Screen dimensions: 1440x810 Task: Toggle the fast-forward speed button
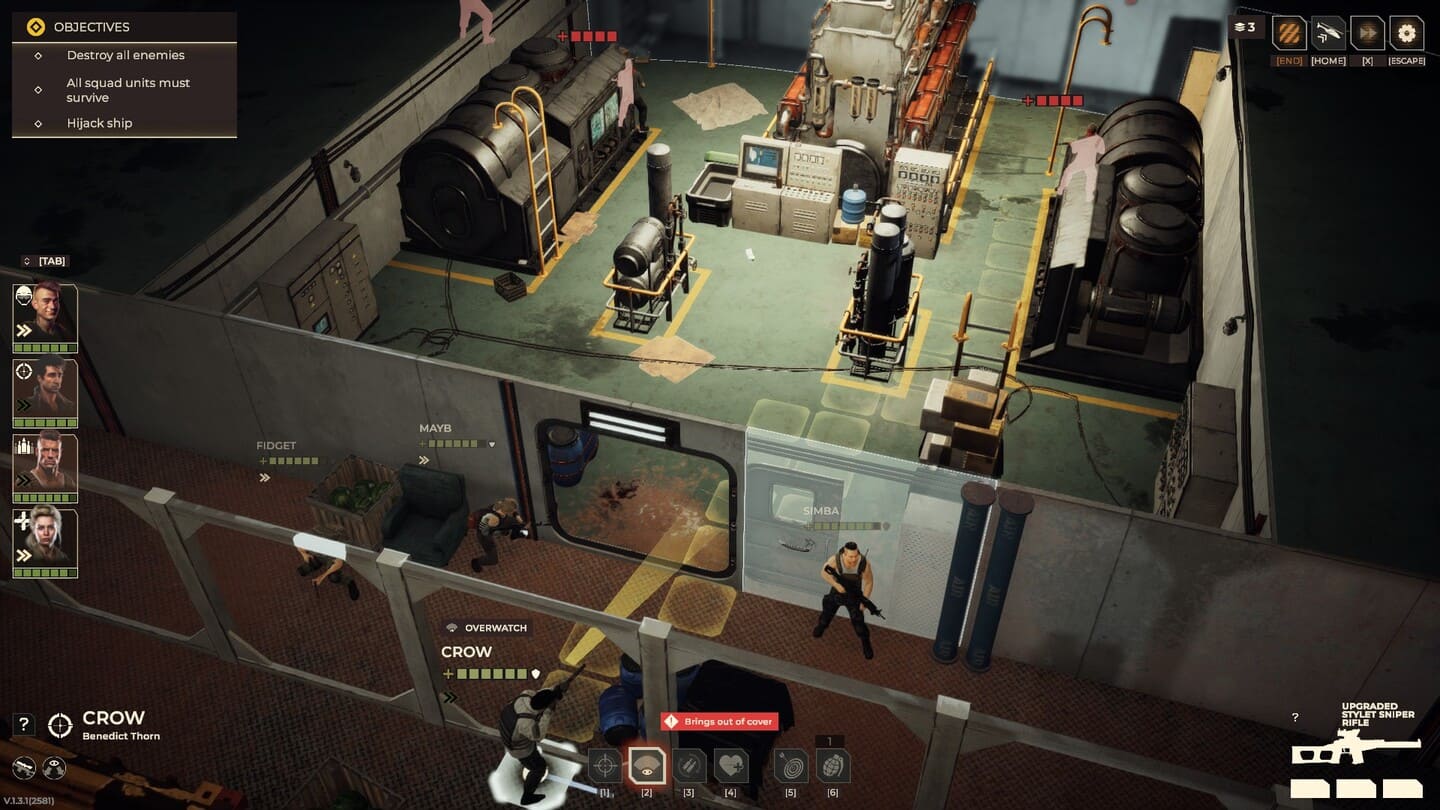(x=1367, y=33)
